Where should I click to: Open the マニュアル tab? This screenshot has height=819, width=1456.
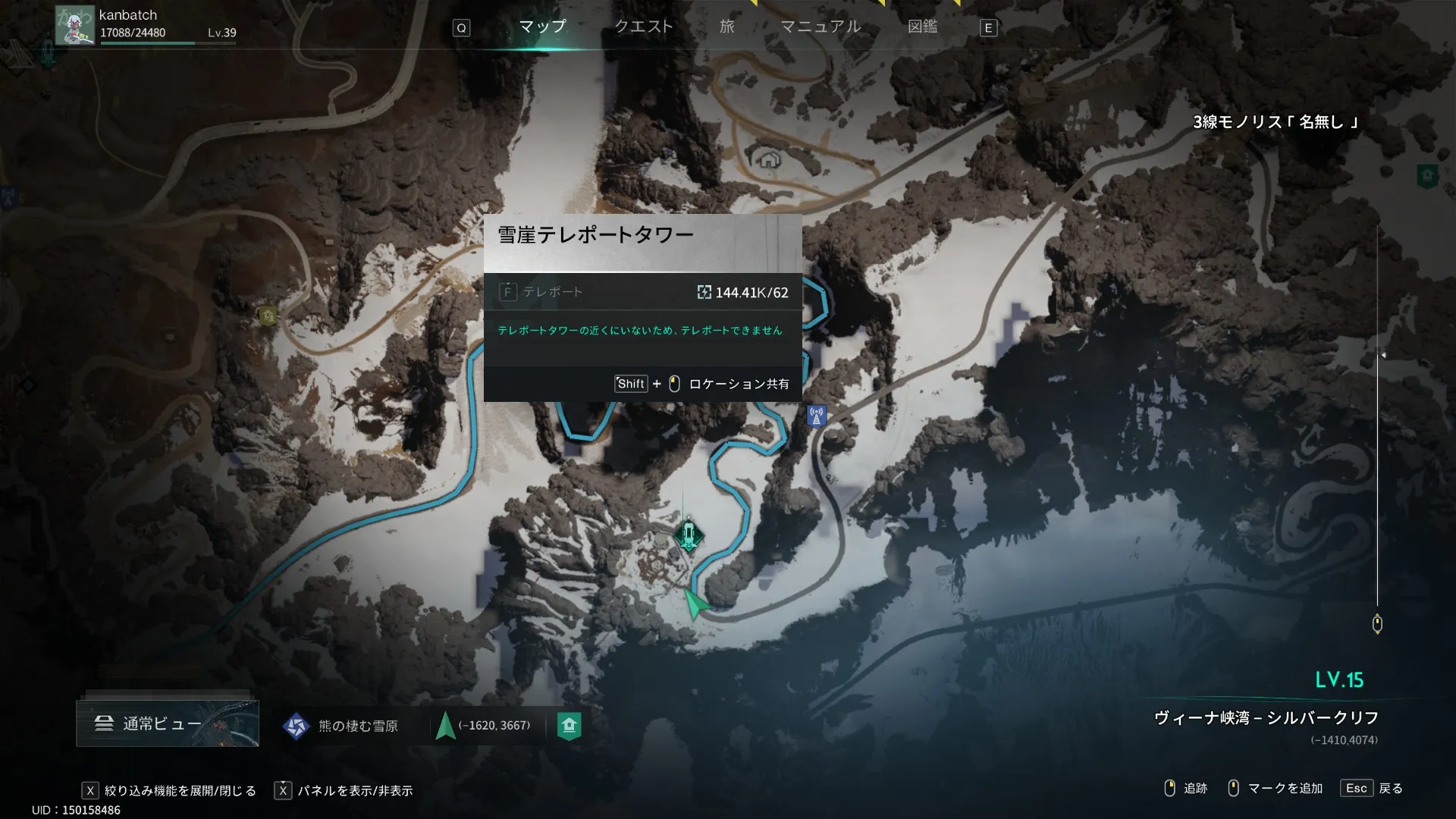click(x=821, y=27)
